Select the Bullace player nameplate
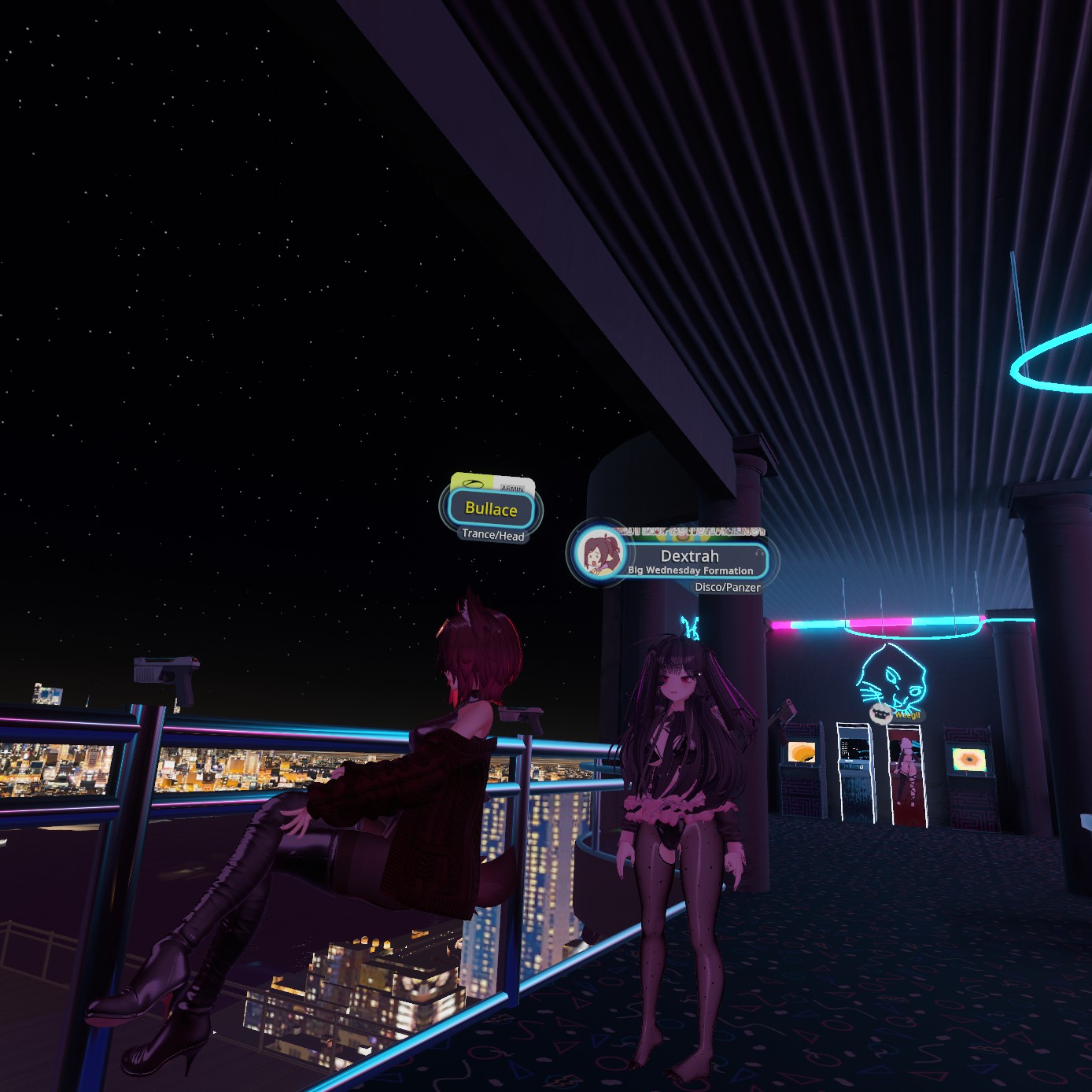 pyautogui.click(x=491, y=509)
